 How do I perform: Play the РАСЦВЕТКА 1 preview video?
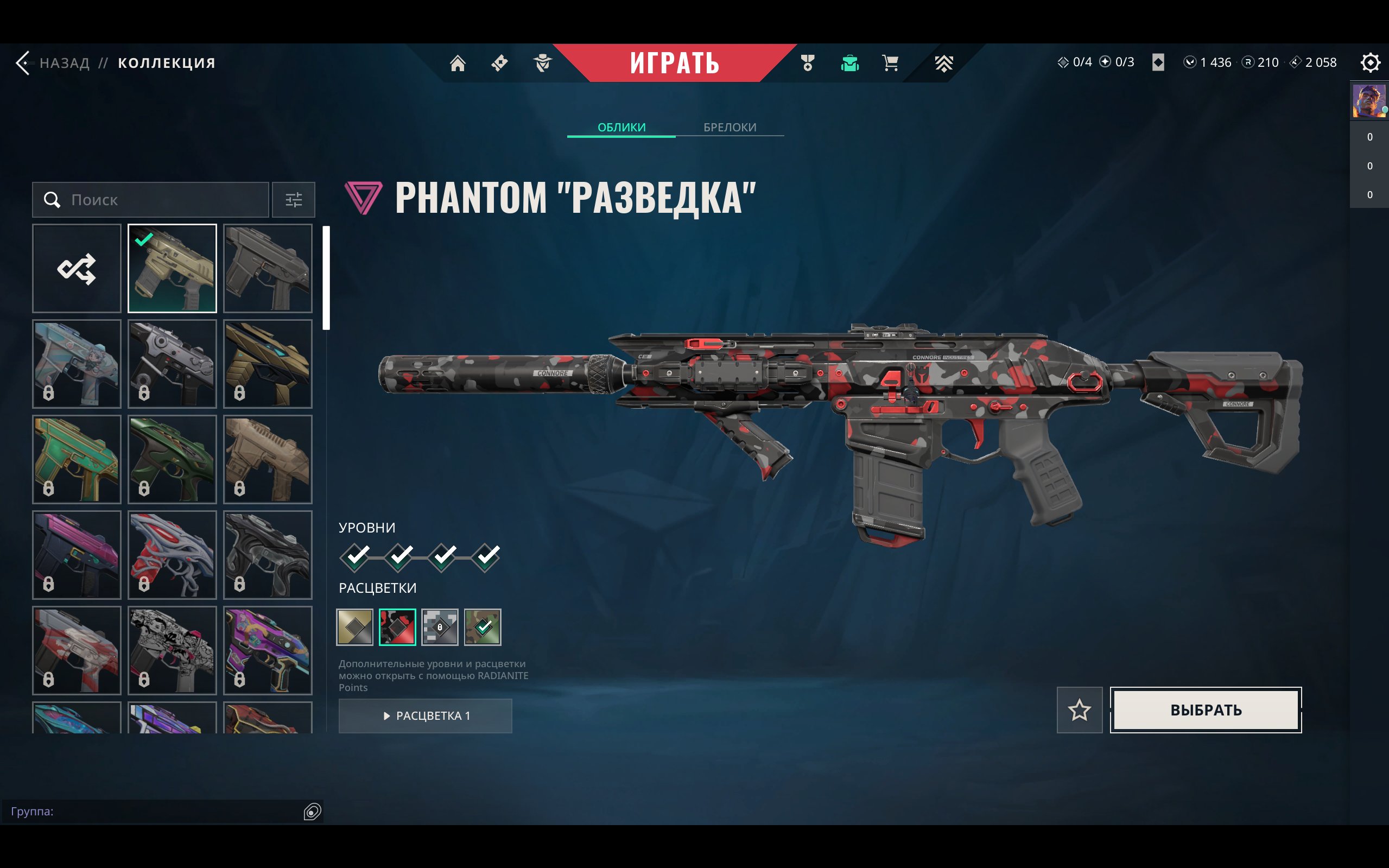coord(426,715)
